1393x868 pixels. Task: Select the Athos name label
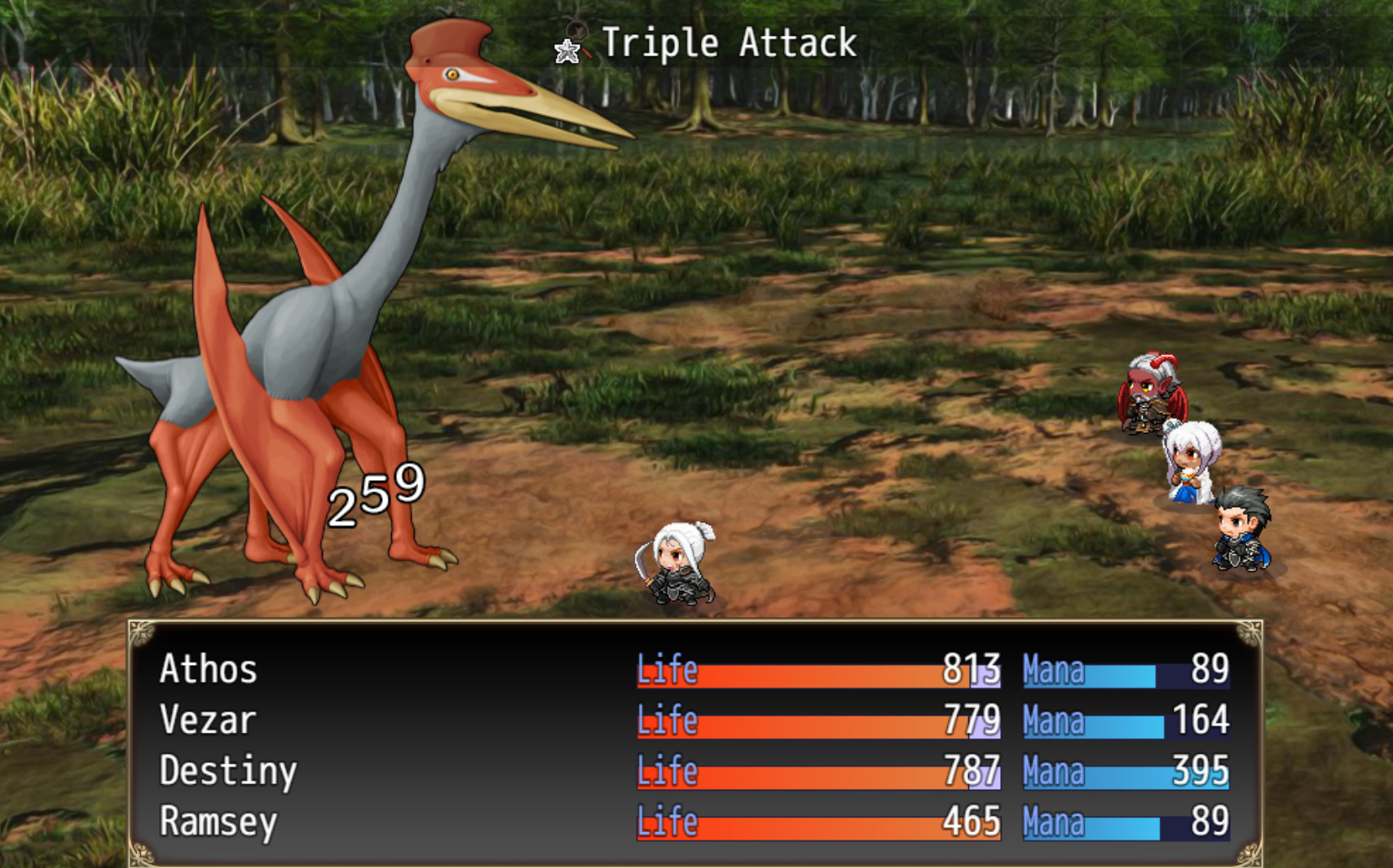(x=207, y=670)
